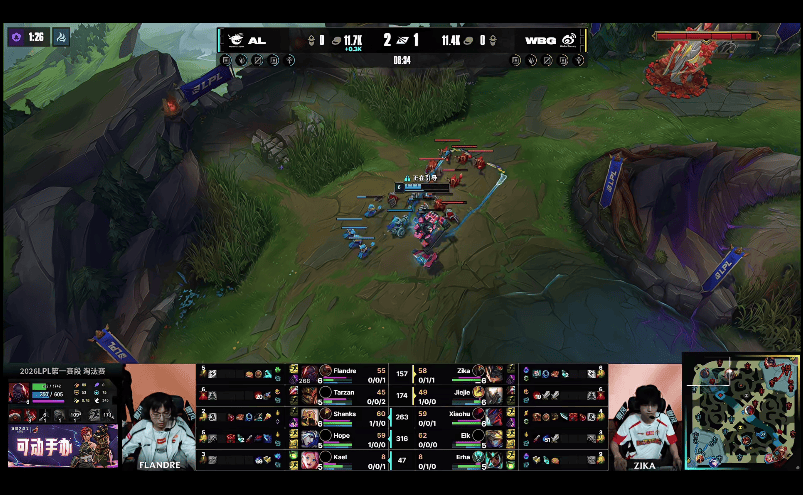
Task: Open the ZIKA player camera feed
Action: [644, 417]
